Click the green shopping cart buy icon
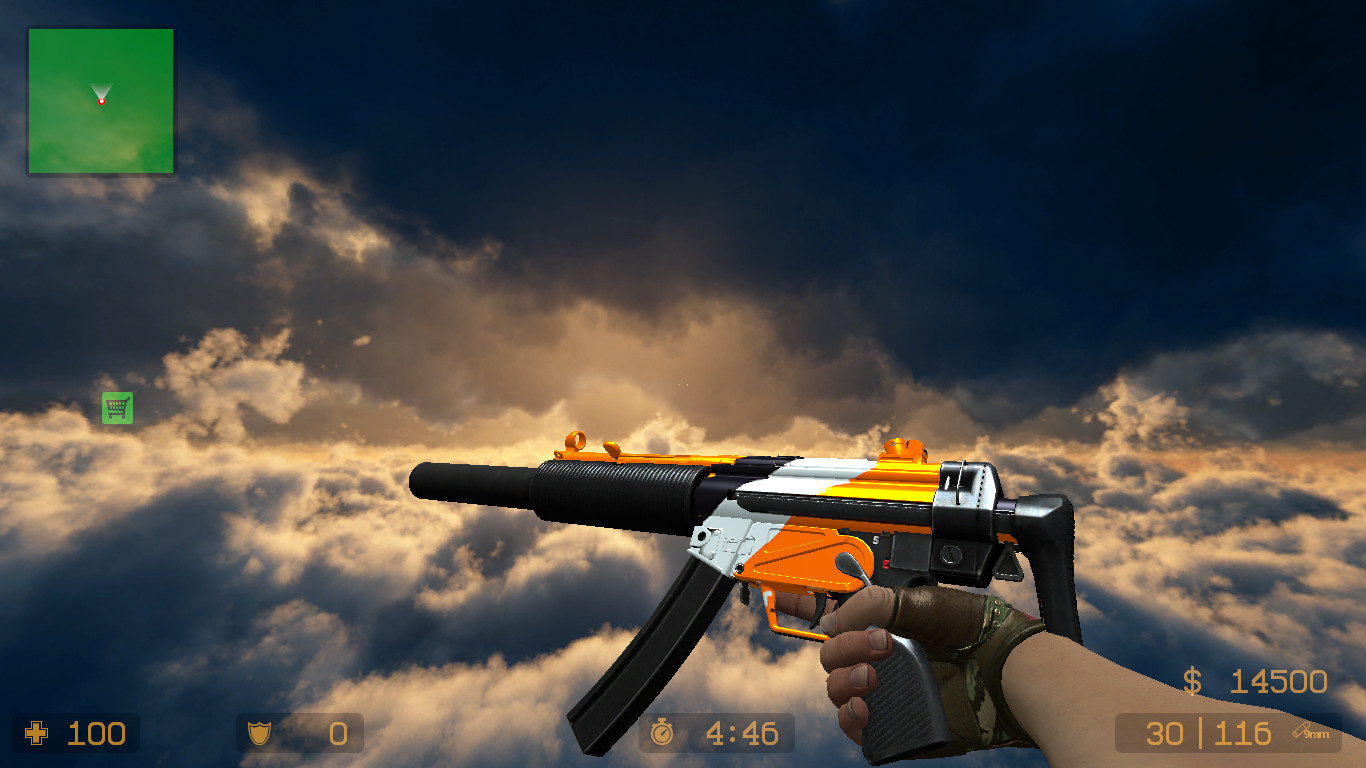The image size is (1366, 768). (117, 408)
